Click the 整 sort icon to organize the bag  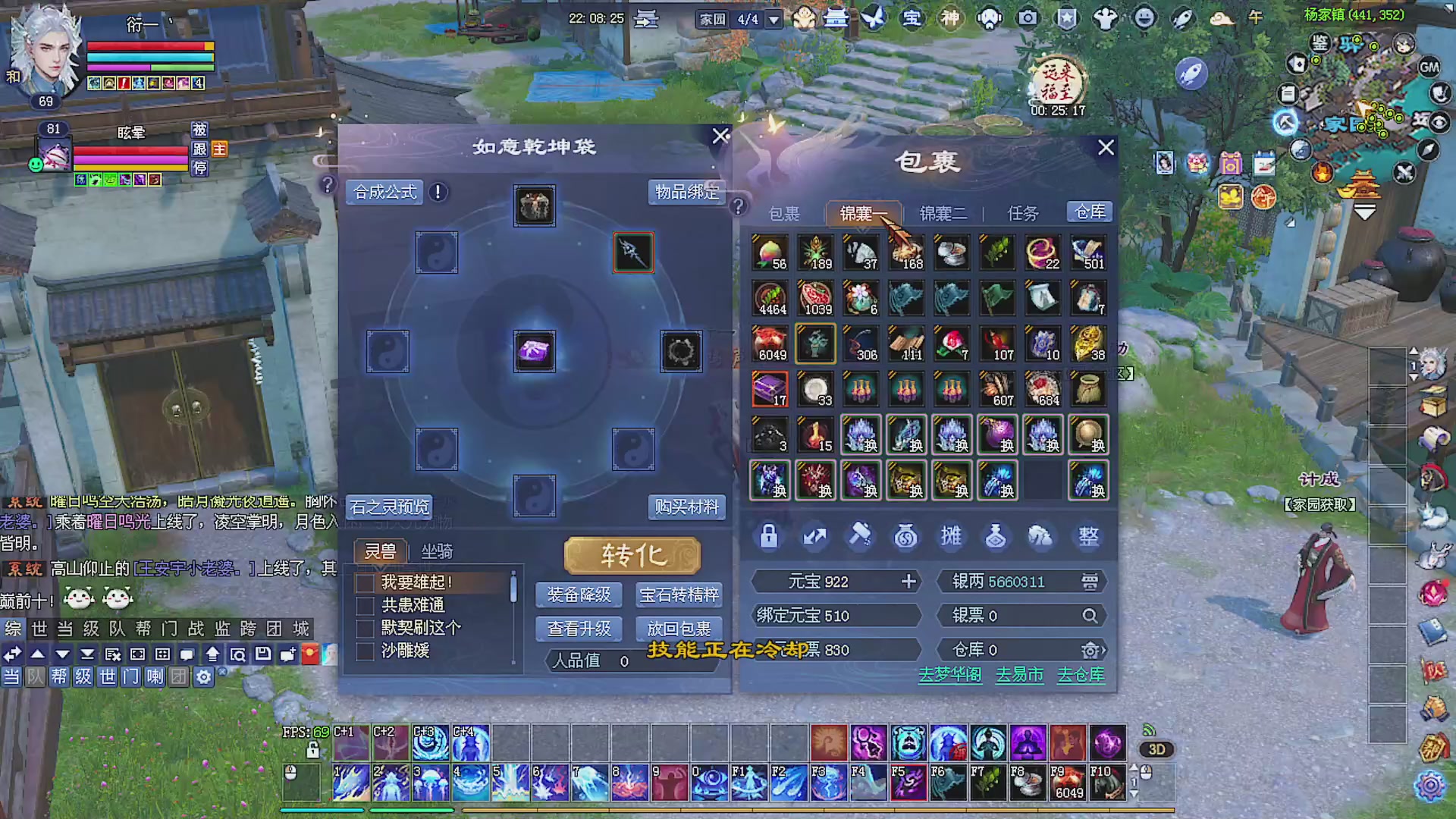point(1088,536)
